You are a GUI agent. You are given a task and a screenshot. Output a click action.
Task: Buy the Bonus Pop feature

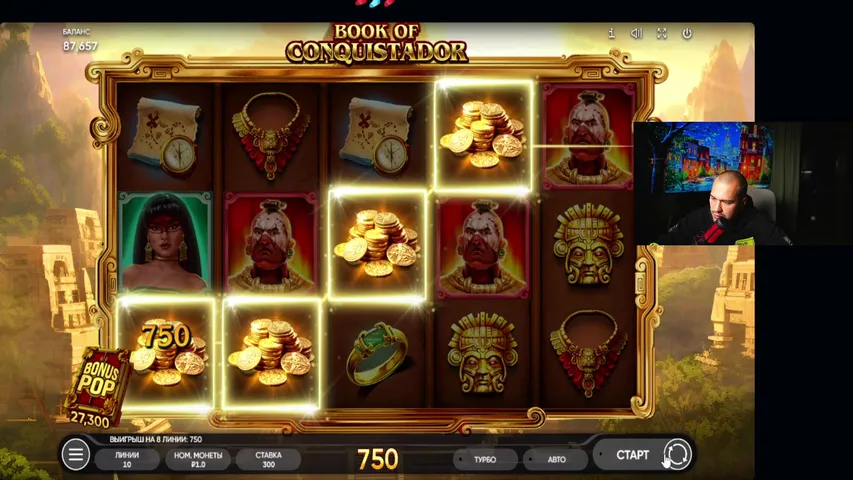[x=98, y=385]
